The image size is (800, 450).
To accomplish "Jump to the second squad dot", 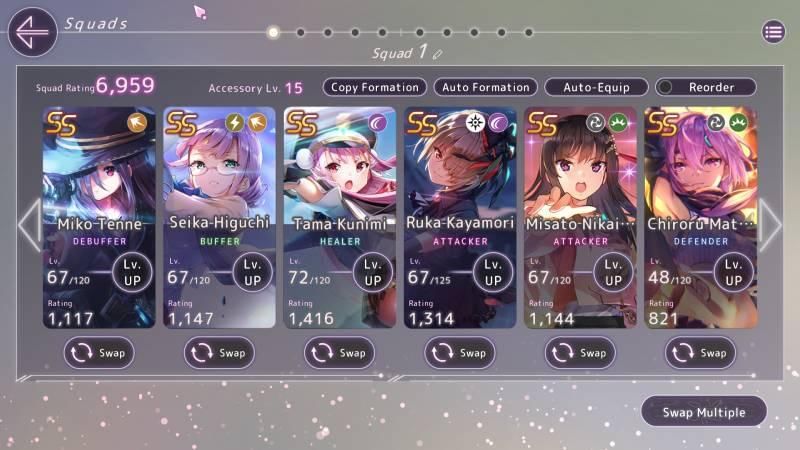I will point(300,32).
